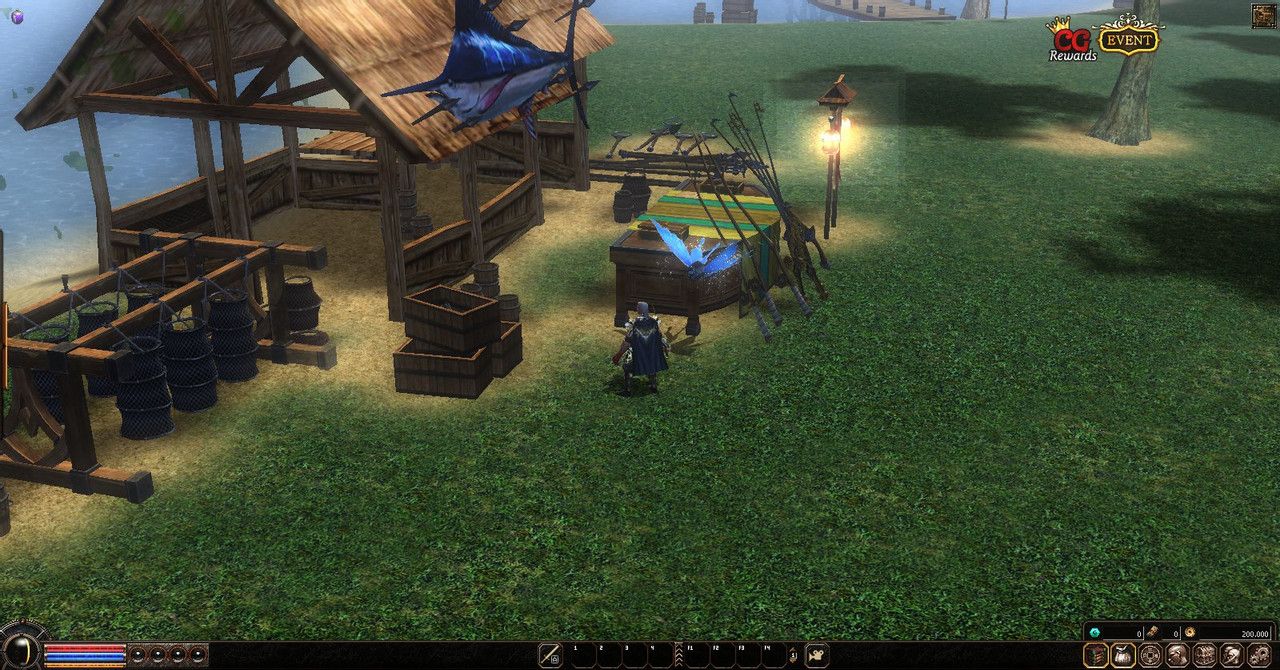The height and width of the screenshot is (670, 1280).
Task: Open the gear settings menu icon
Action: coord(1259,656)
